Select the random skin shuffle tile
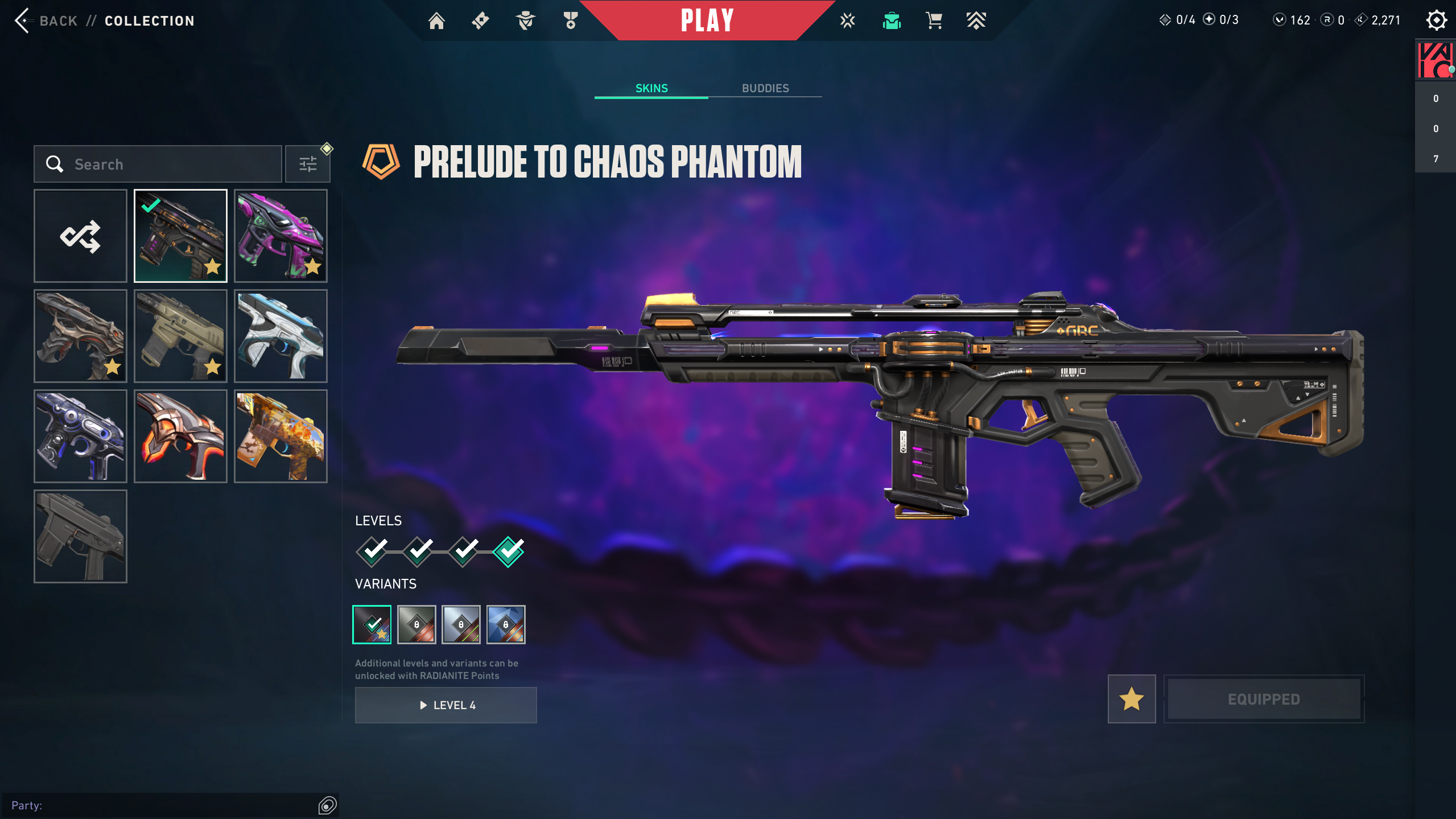This screenshot has width=1456, height=819. click(80, 236)
